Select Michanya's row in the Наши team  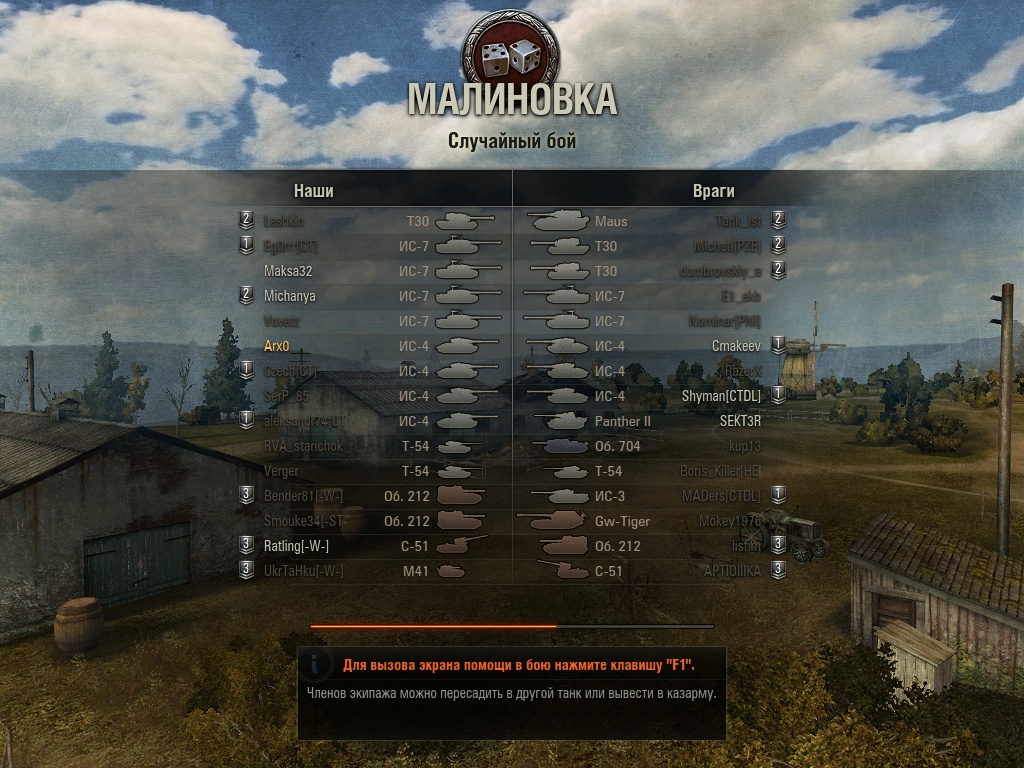(x=290, y=296)
